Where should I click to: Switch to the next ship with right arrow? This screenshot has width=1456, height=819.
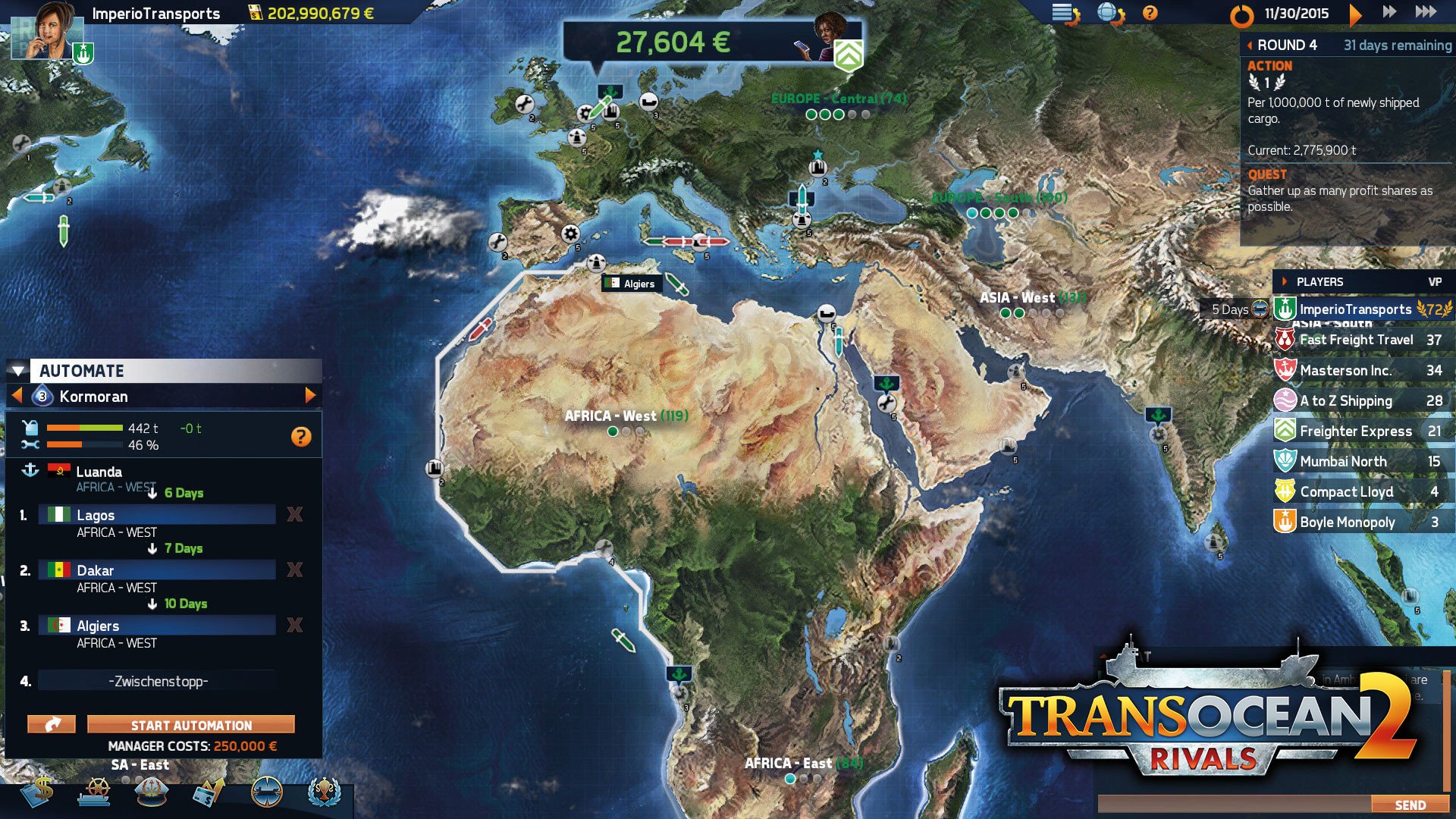point(309,395)
